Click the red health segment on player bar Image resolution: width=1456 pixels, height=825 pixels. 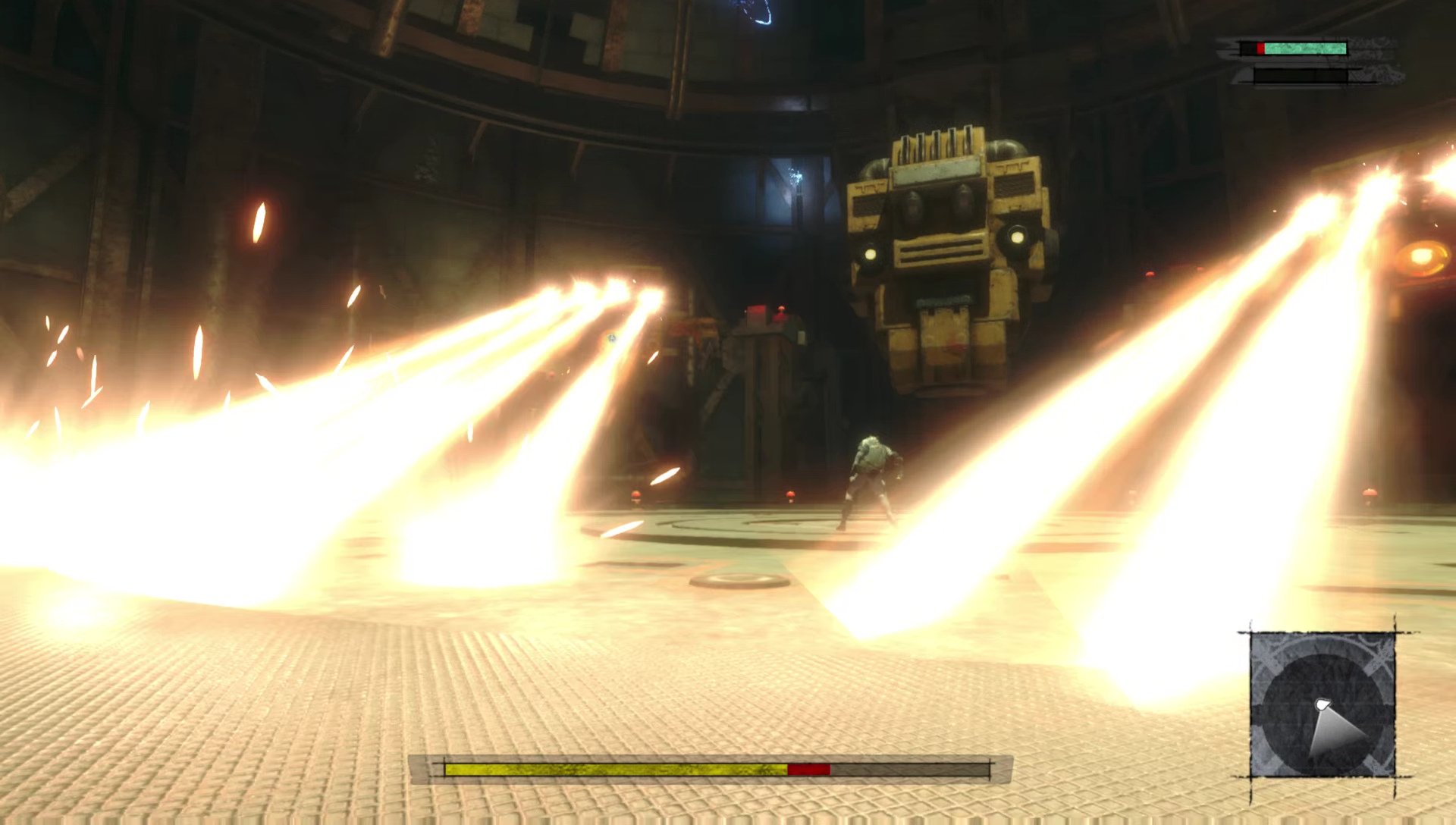pyautogui.click(x=1260, y=47)
